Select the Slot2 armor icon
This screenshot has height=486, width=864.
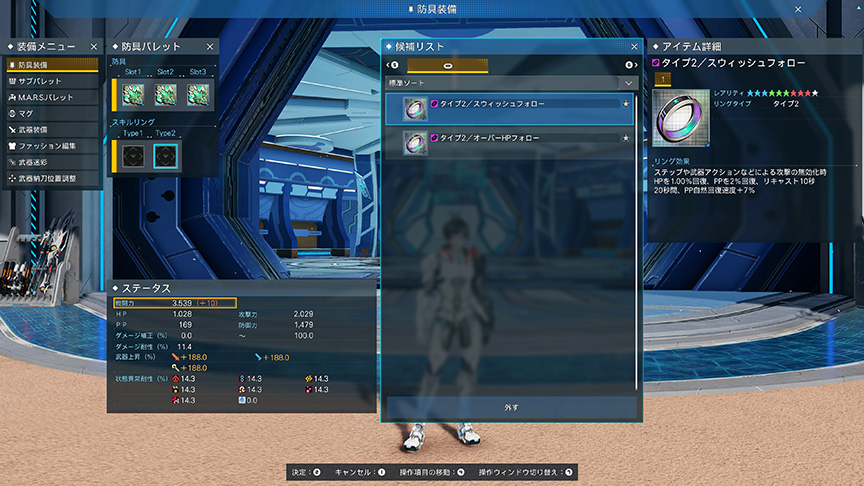point(165,94)
